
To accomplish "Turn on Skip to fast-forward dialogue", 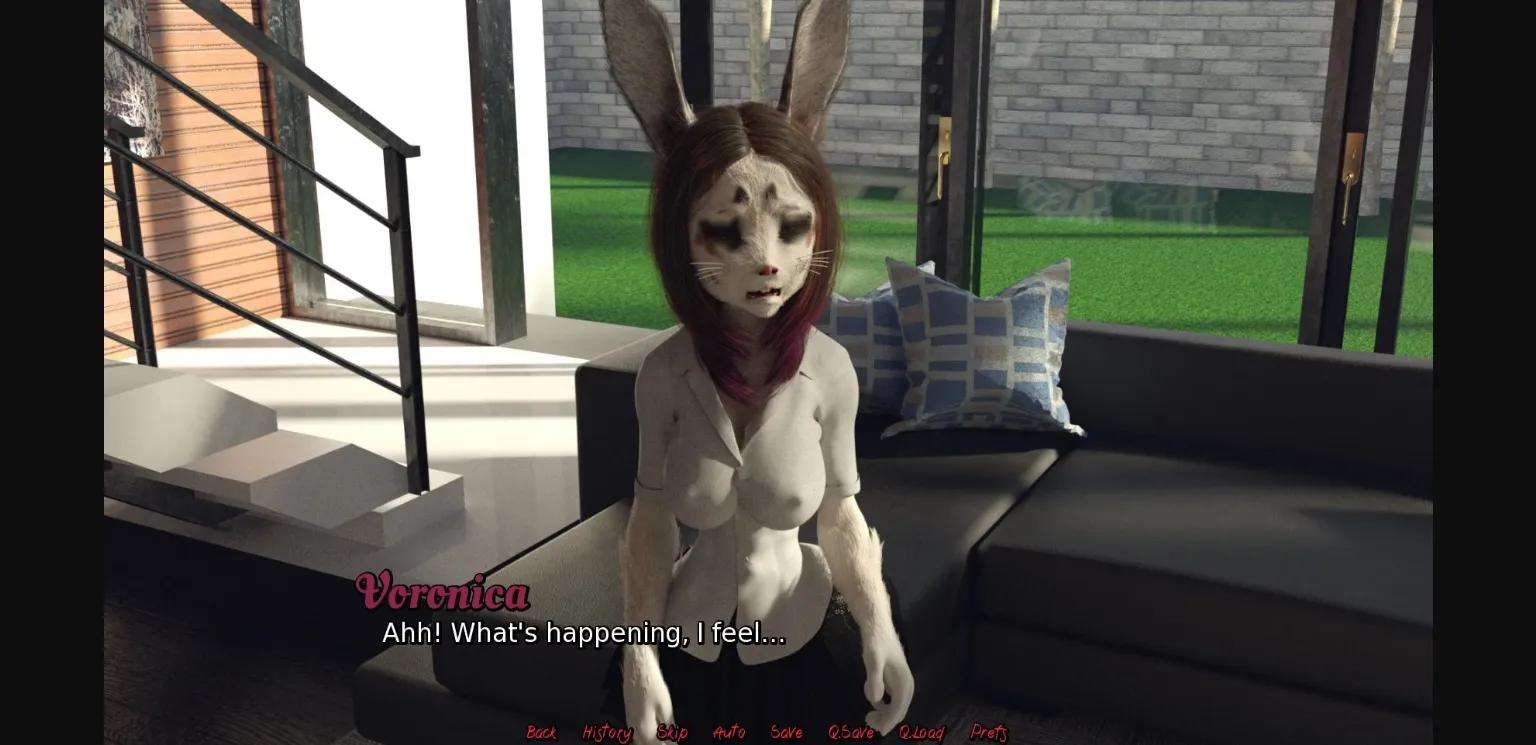I will coord(672,732).
